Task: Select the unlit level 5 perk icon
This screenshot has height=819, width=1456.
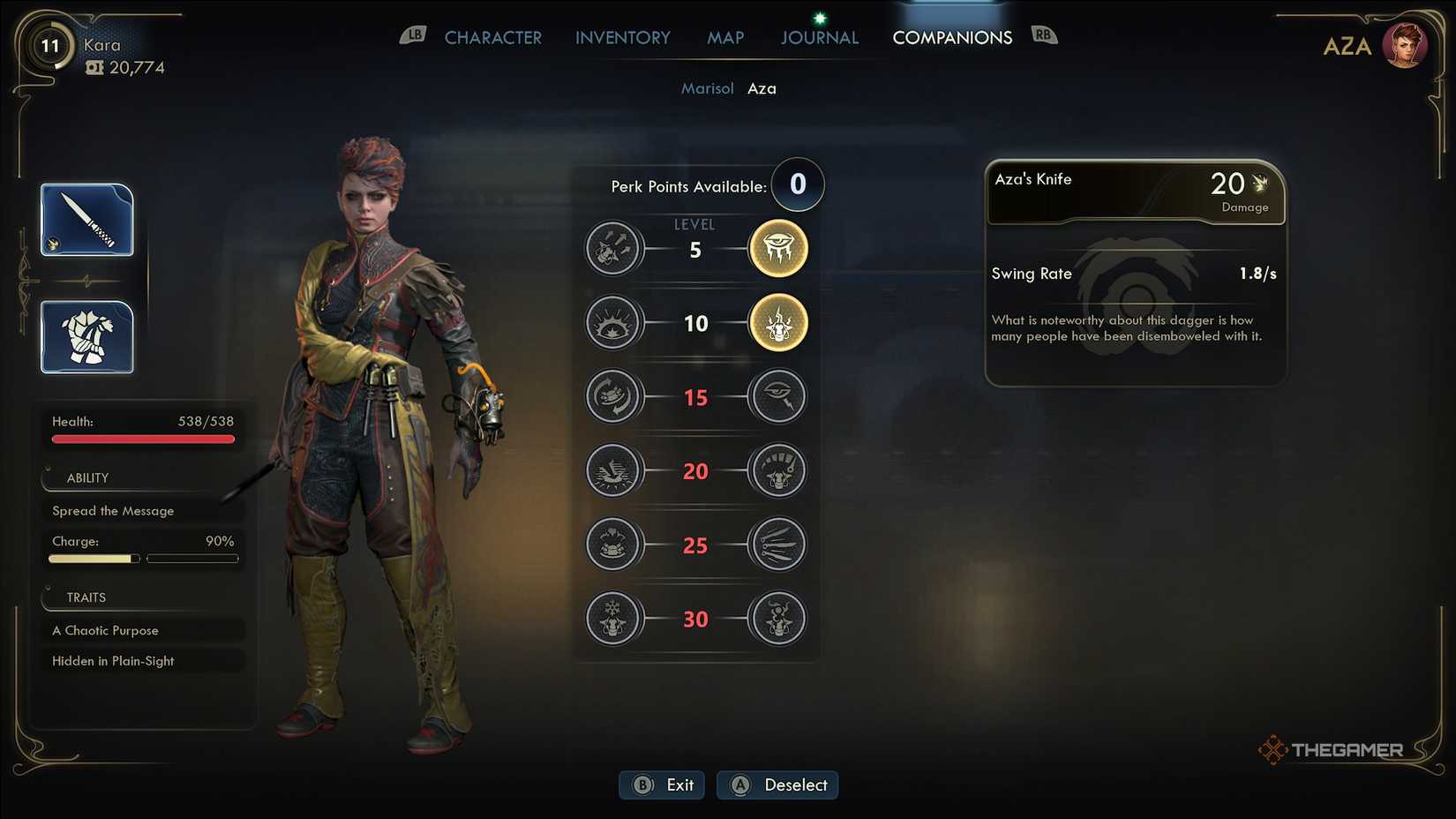Action: 612,249
